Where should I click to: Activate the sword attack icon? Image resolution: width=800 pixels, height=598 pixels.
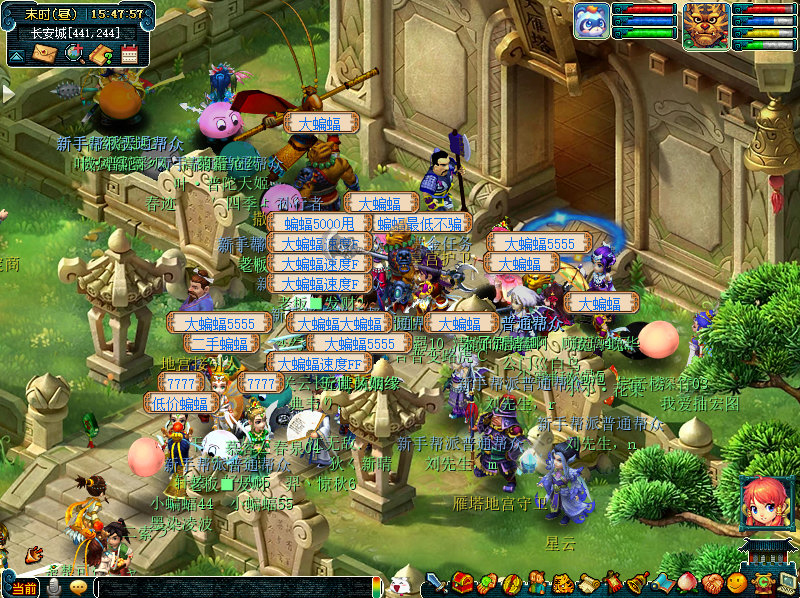437,582
